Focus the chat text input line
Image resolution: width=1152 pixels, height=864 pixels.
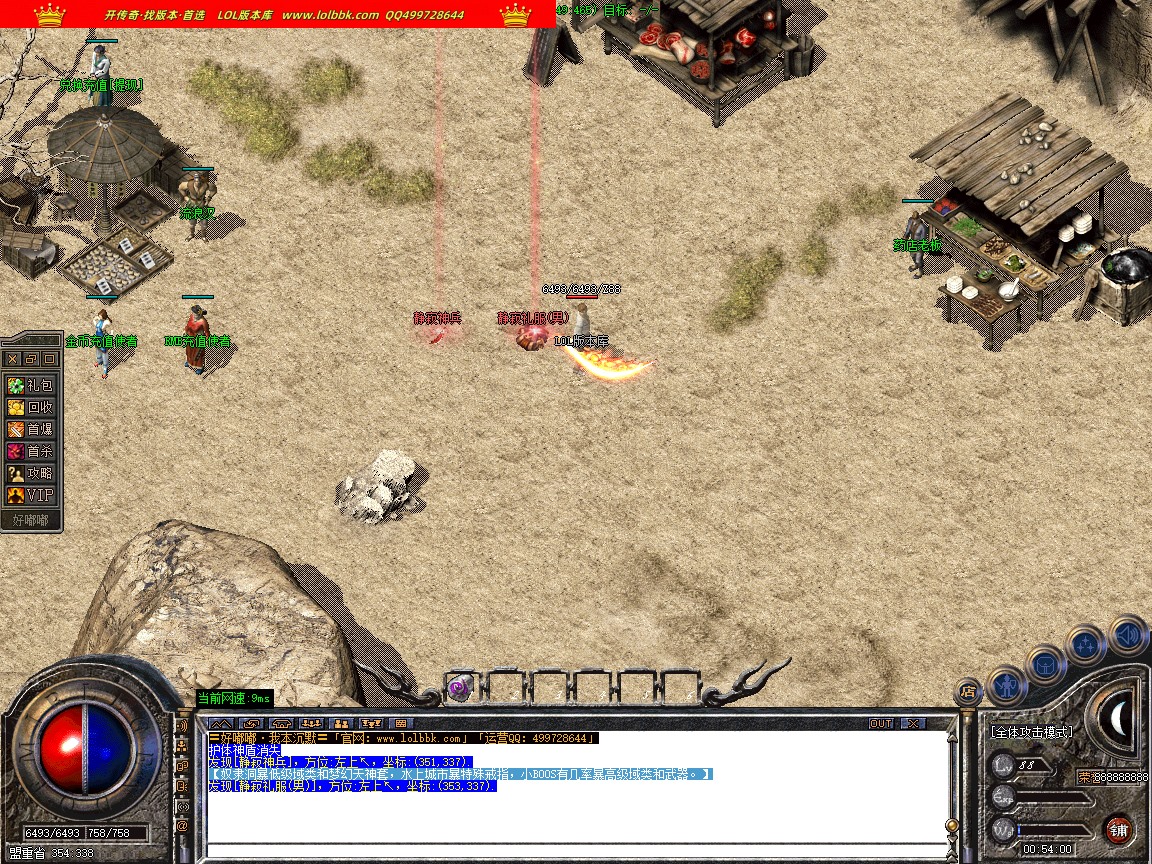pyautogui.click(x=575, y=851)
